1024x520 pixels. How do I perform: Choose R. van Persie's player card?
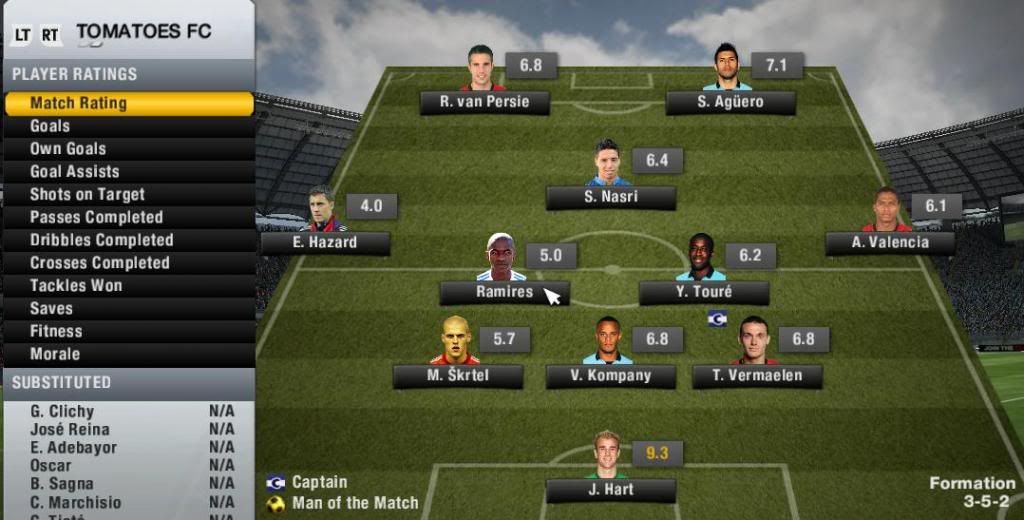tap(485, 102)
